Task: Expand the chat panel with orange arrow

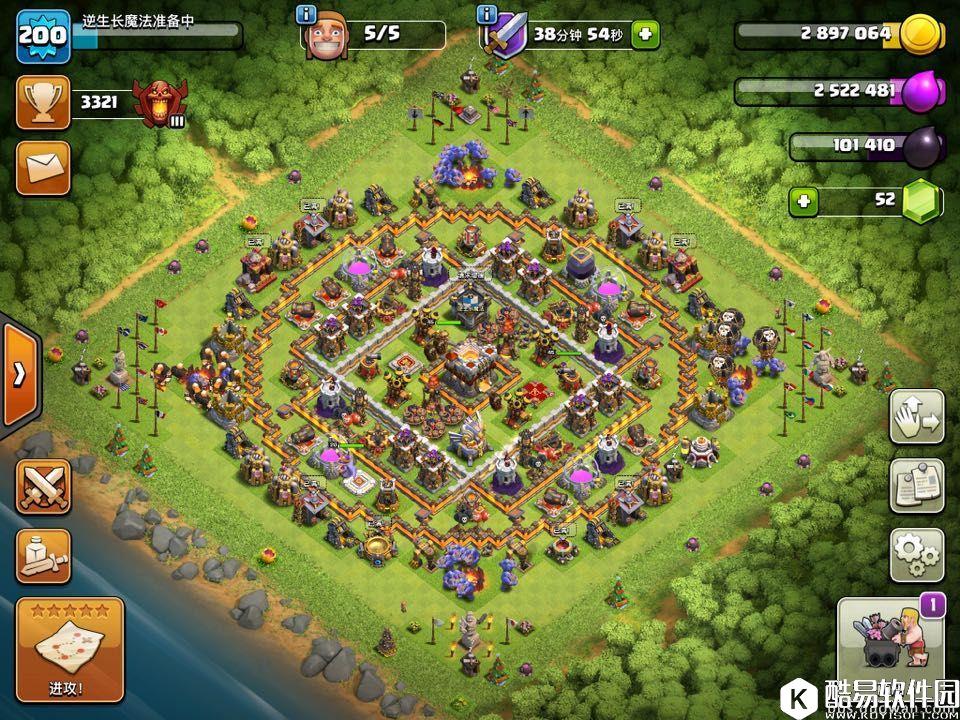Action: coord(19,374)
